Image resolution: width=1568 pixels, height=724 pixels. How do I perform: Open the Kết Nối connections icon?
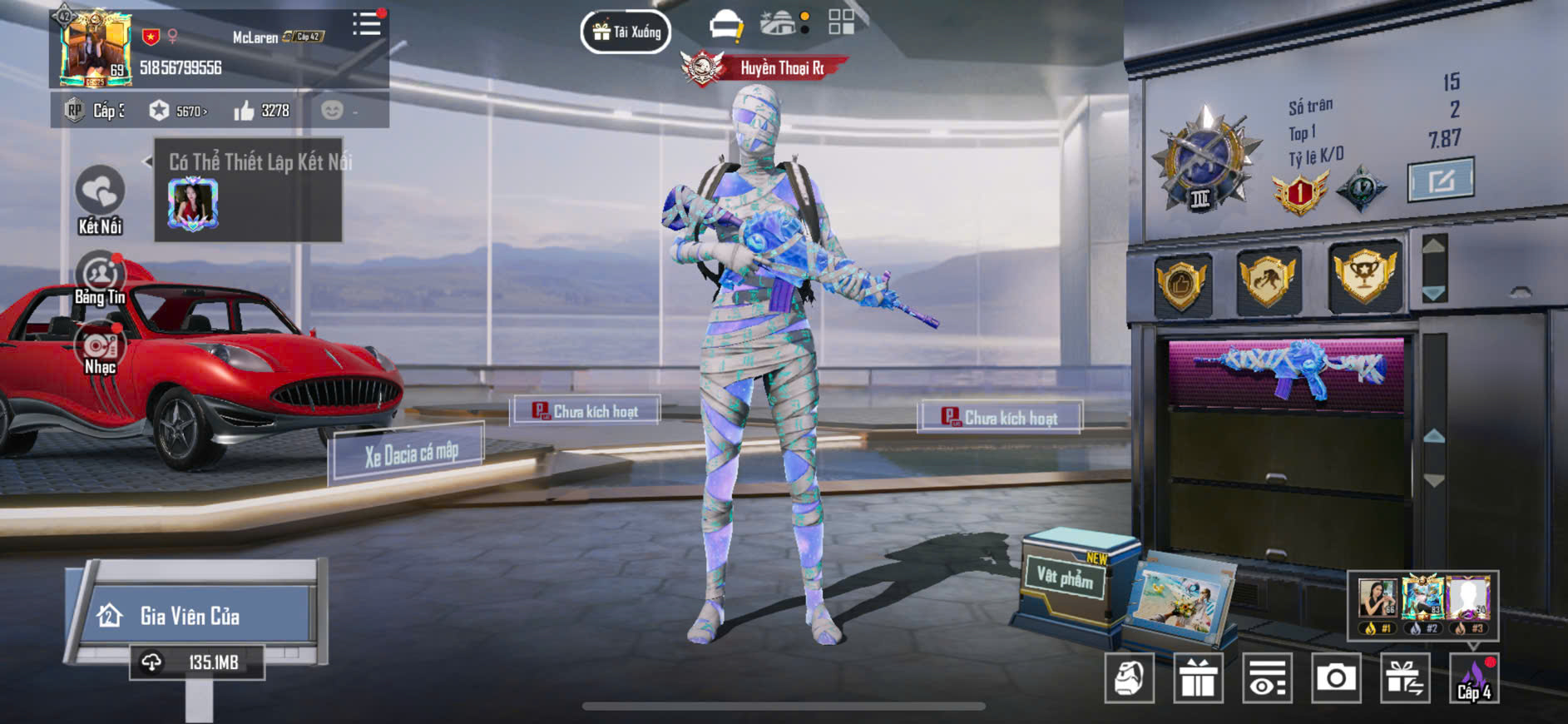point(100,192)
